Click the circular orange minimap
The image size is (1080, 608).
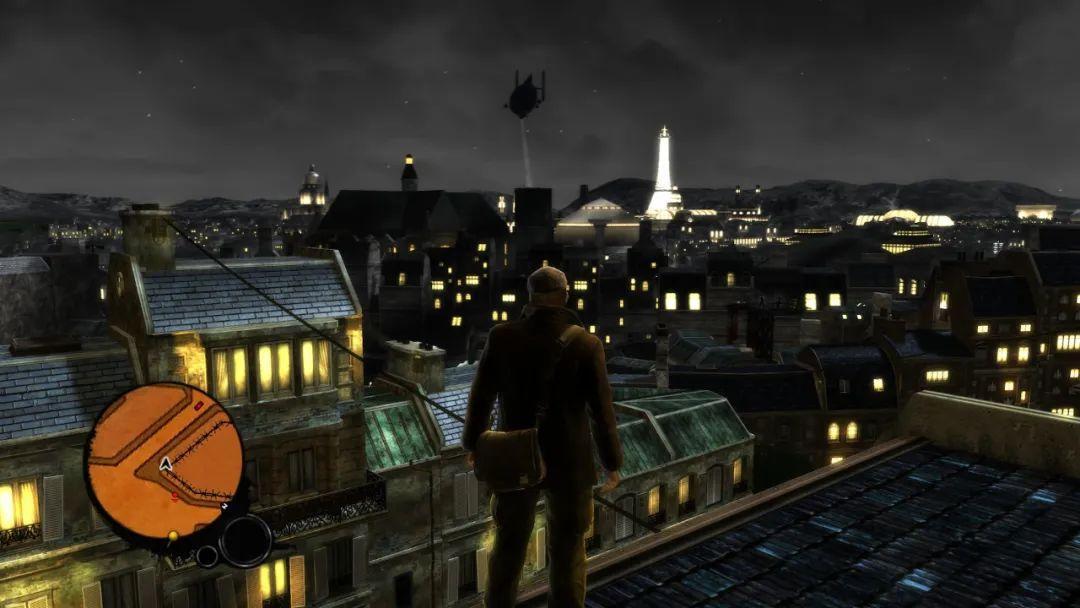tap(164, 461)
